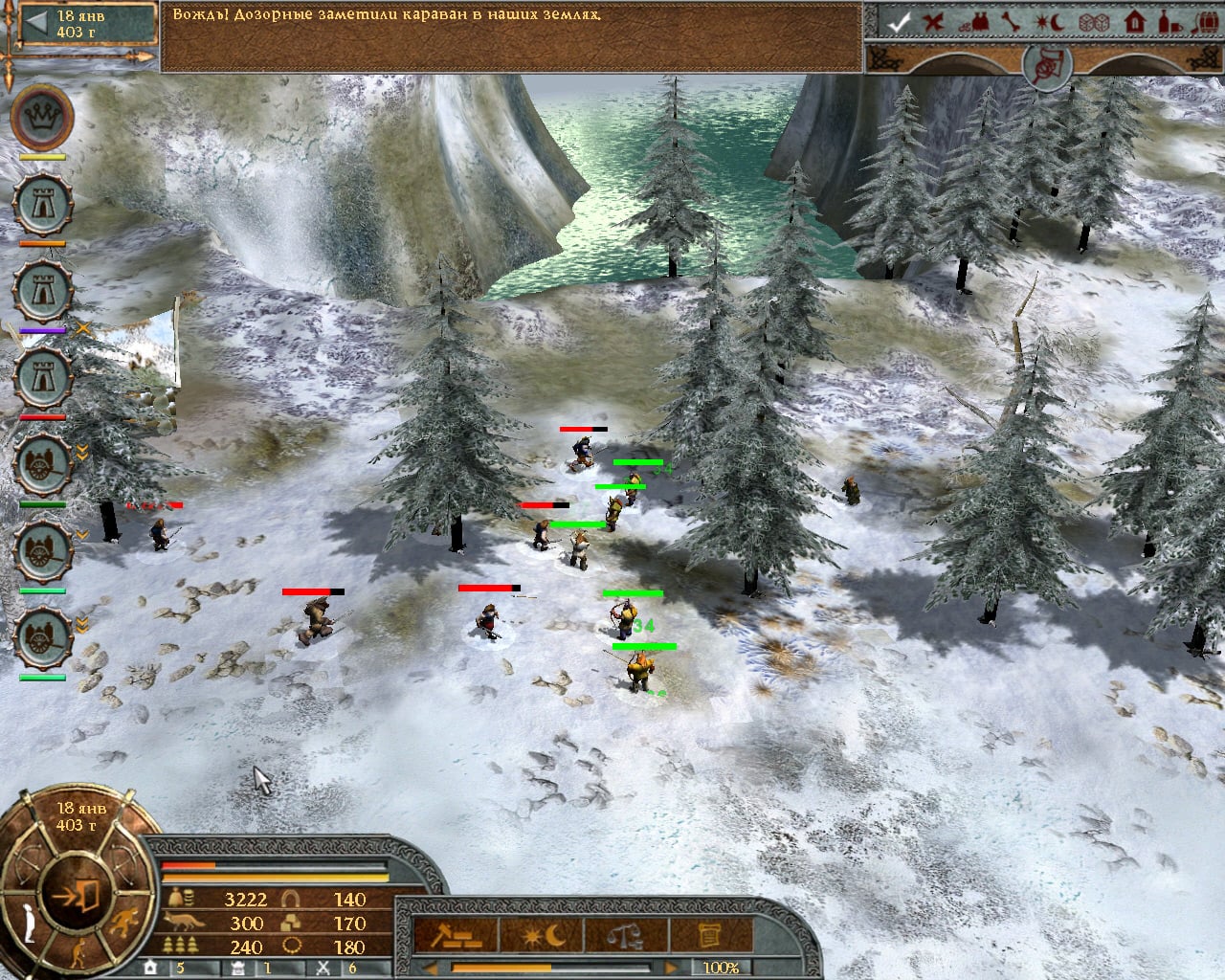Select the castle icon with purple bar

coord(42,291)
